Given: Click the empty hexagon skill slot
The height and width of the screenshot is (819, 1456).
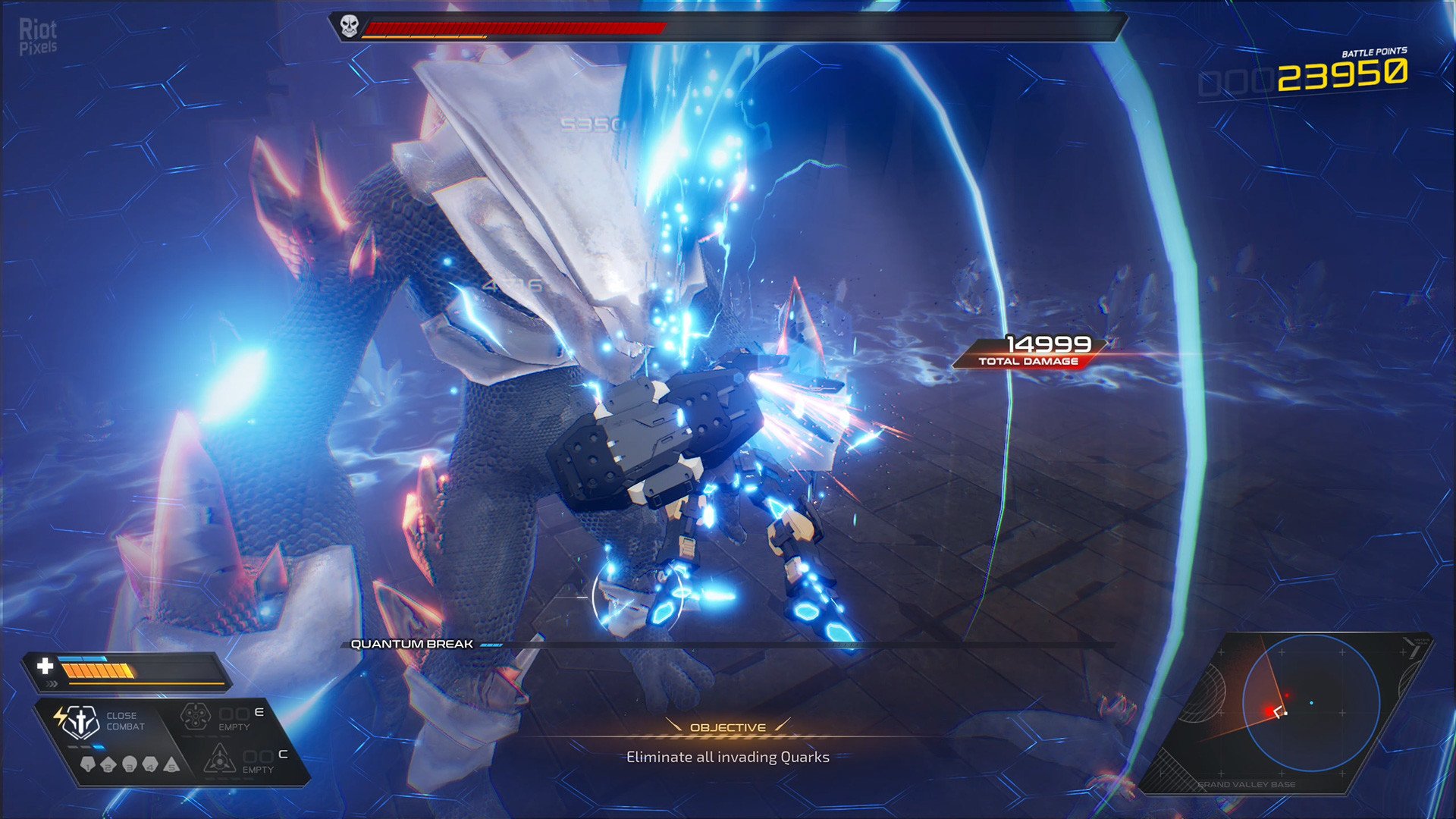Looking at the screenshot, I should [196, 717].
